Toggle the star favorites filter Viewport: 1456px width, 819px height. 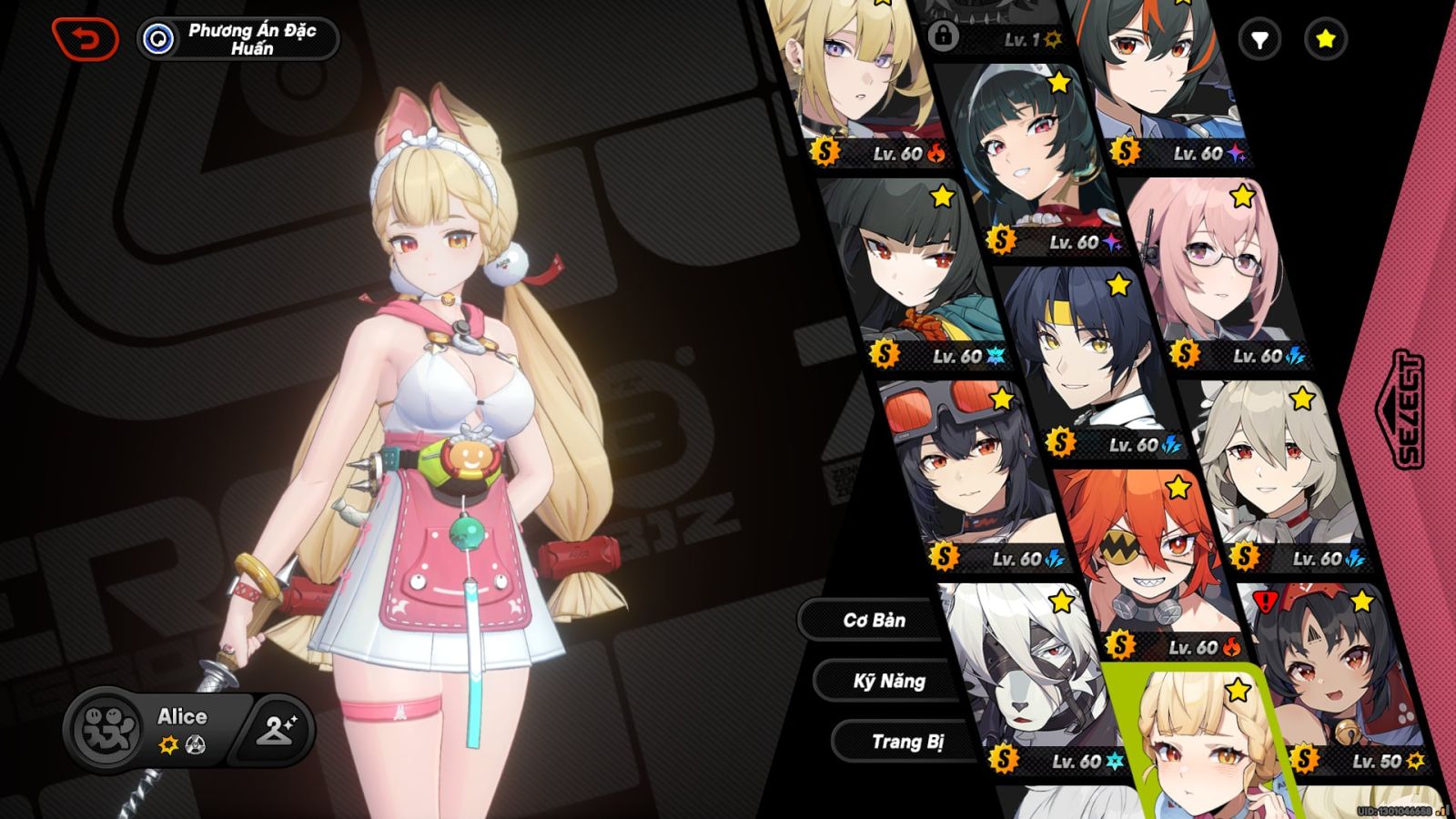[1325, 39]
